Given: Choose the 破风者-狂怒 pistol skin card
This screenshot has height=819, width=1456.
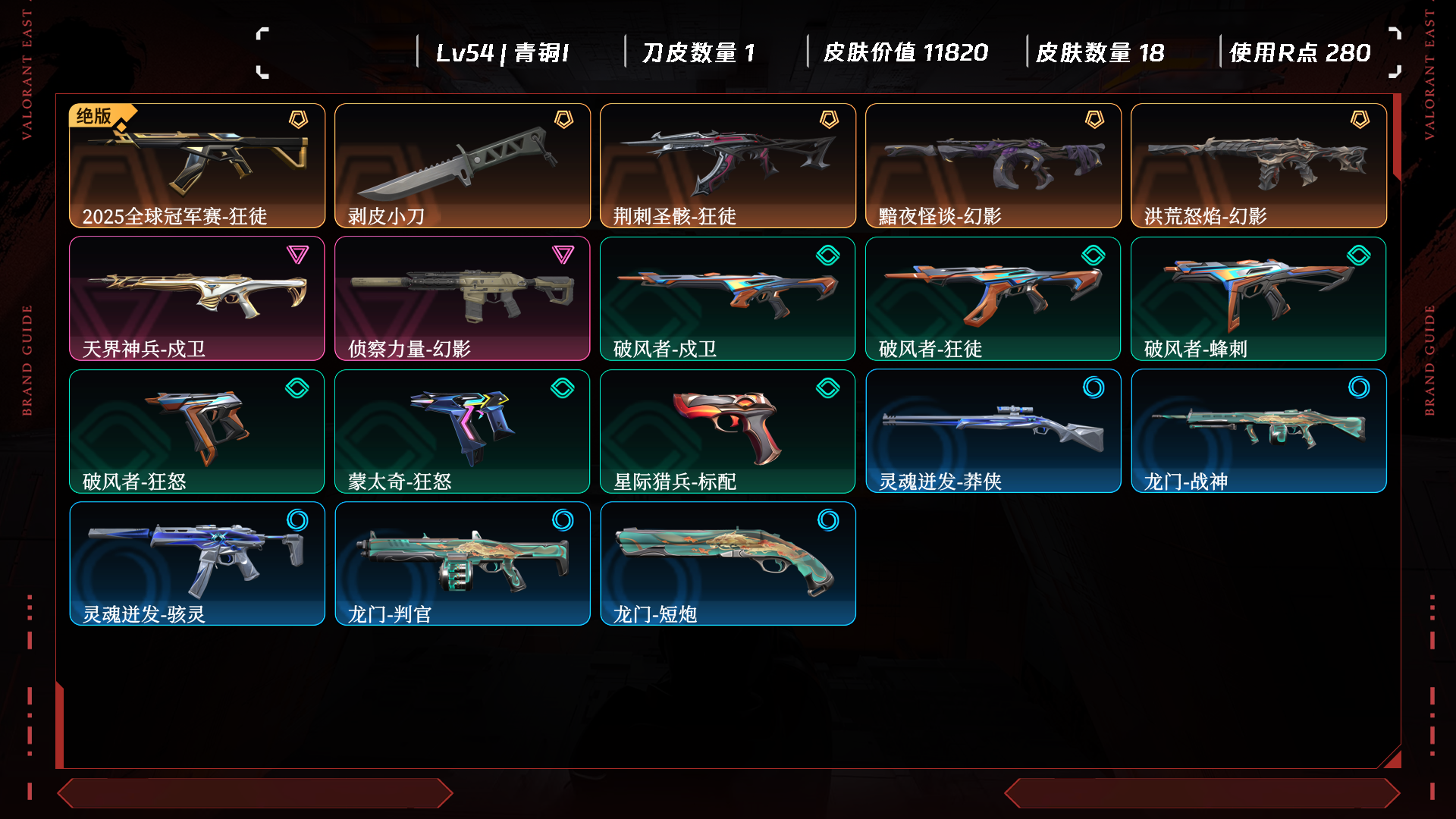Looking at the screenshot, I should tap(197, 431).
